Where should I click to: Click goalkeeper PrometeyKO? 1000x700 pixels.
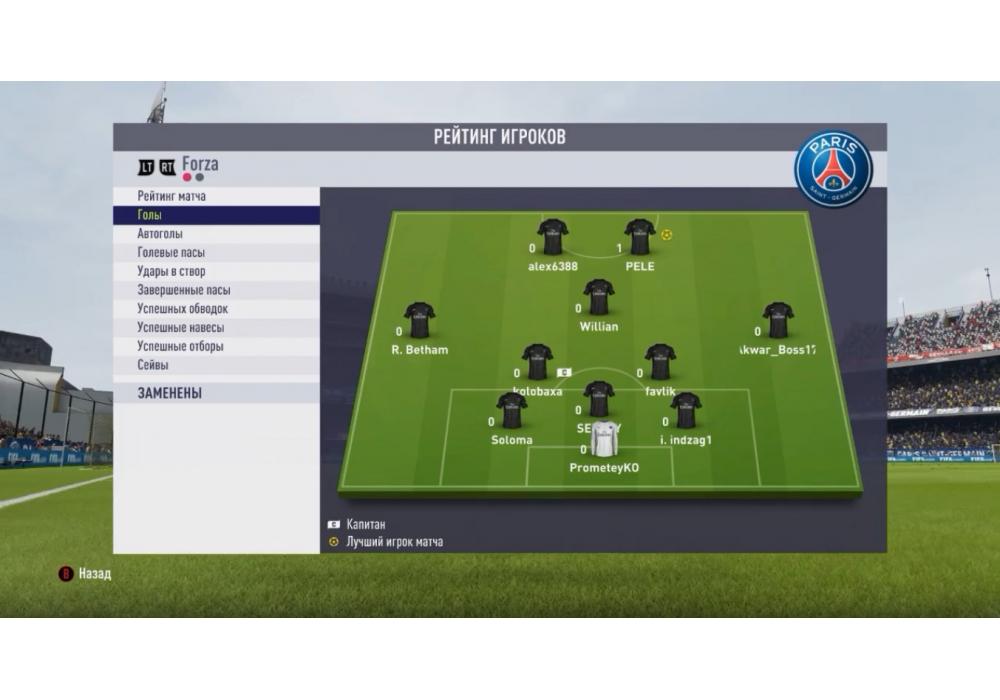pos(604,439)
